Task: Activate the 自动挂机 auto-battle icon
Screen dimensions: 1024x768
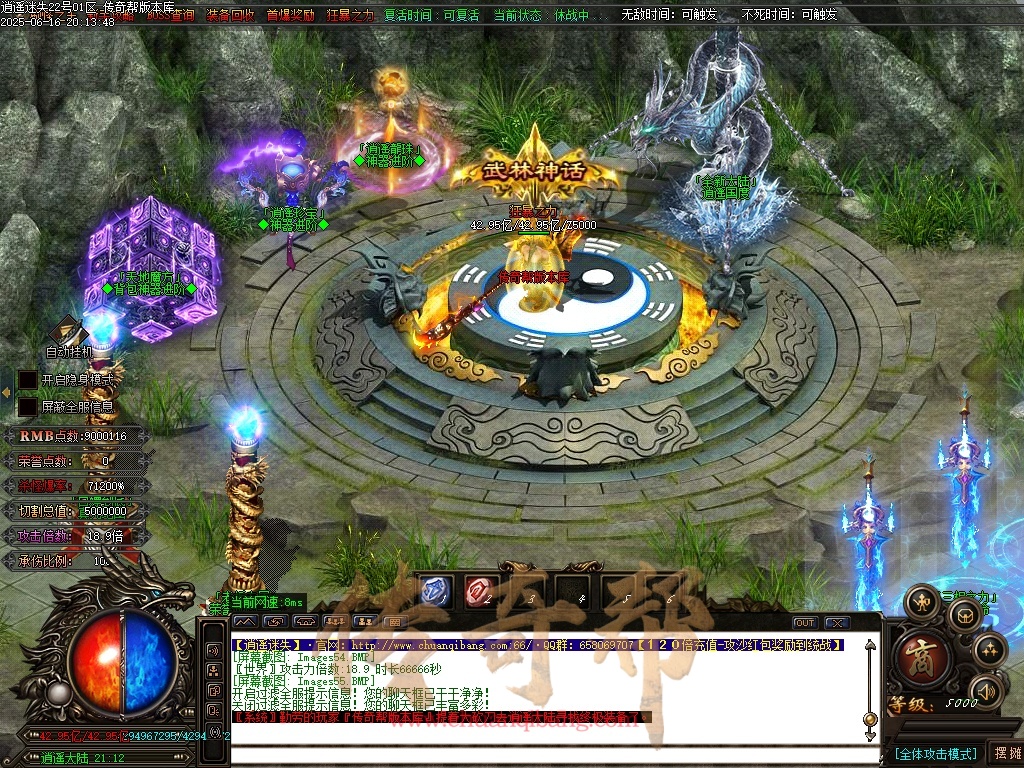Action: 69,331
